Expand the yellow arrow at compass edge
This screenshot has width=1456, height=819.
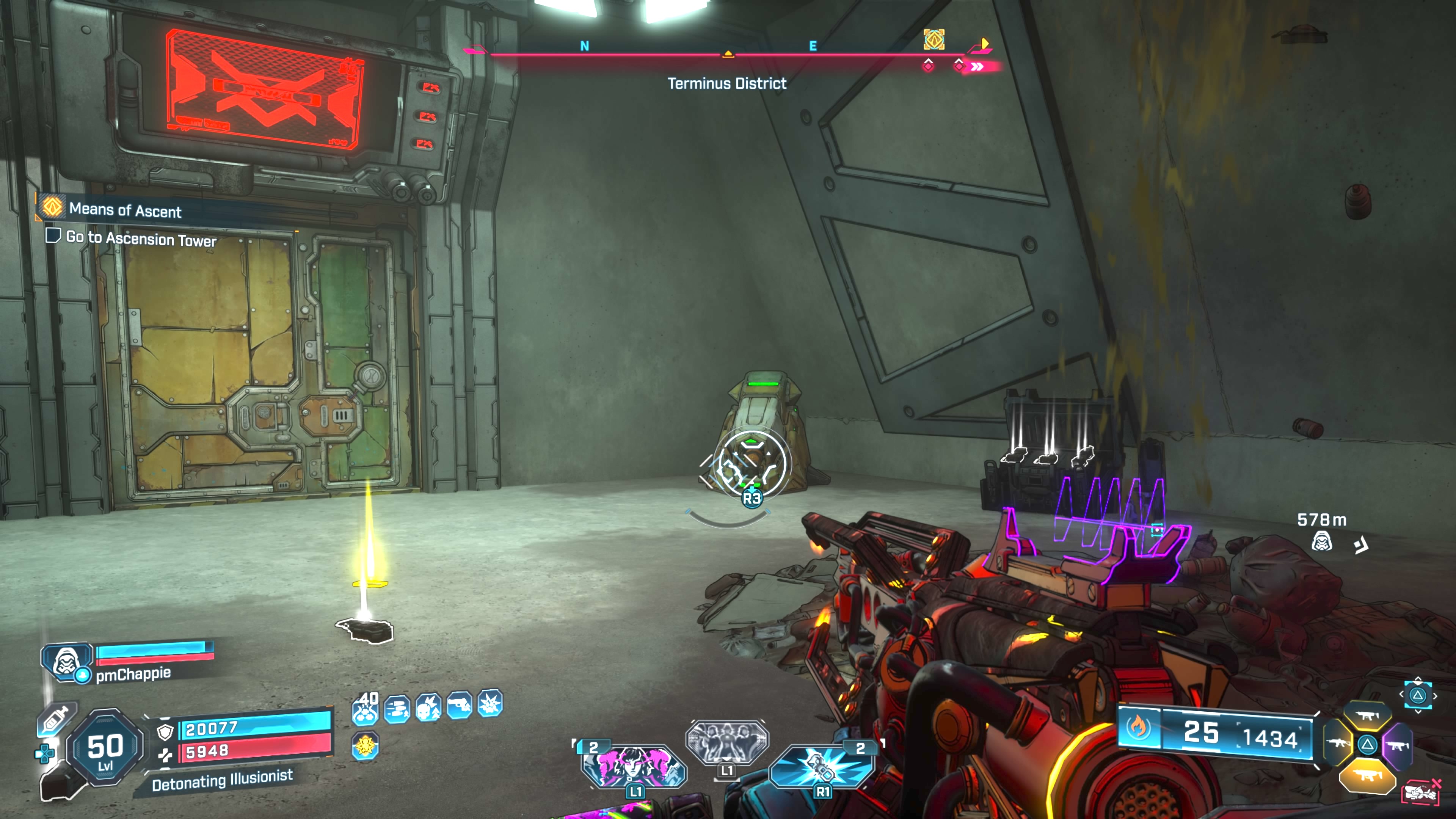pos(985,43)
